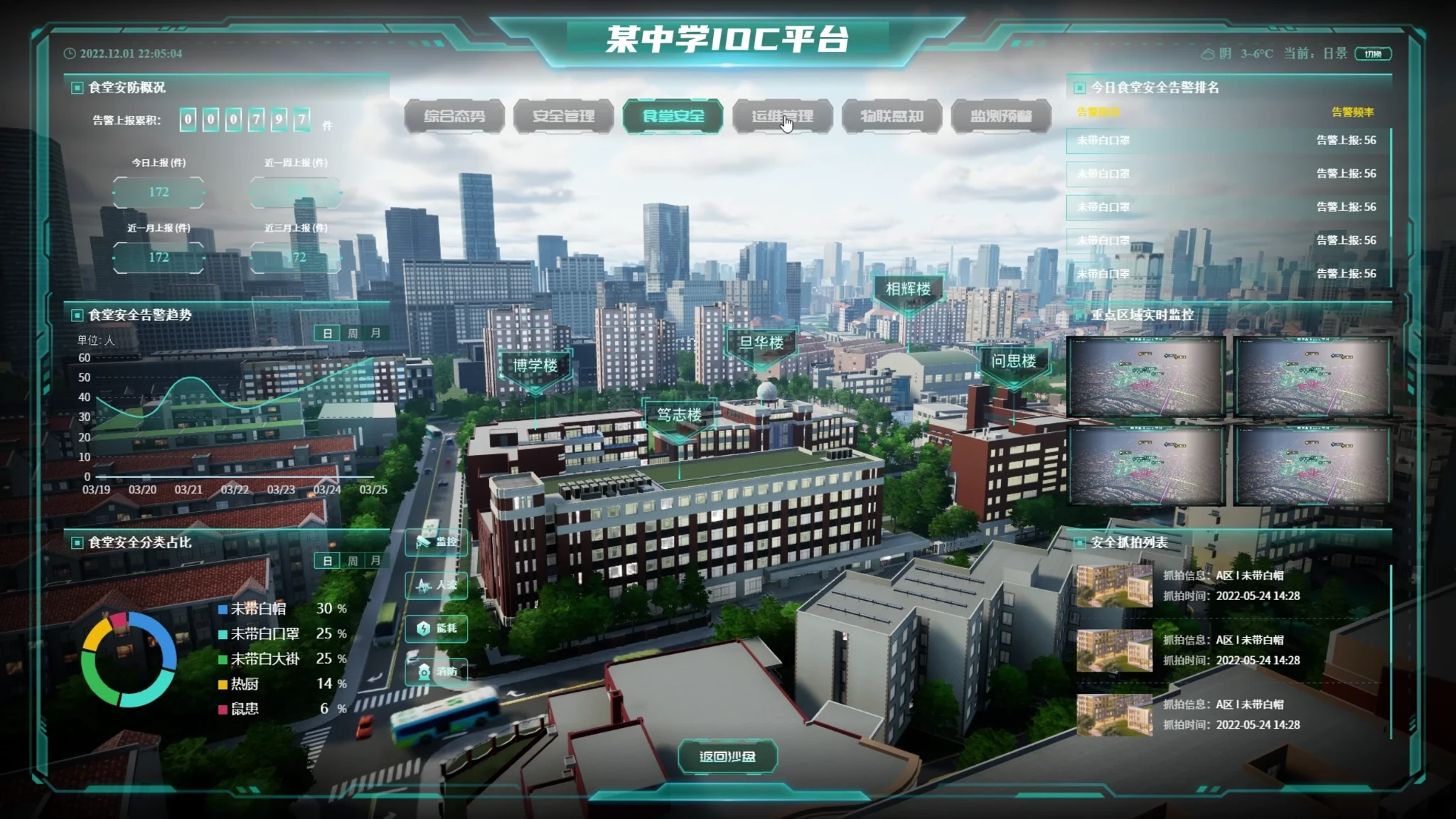The height and width of the screenshot is (819, 1456).
Task: Click the 食堂安防概况 panel header icon
Action: tap(77, 87)
